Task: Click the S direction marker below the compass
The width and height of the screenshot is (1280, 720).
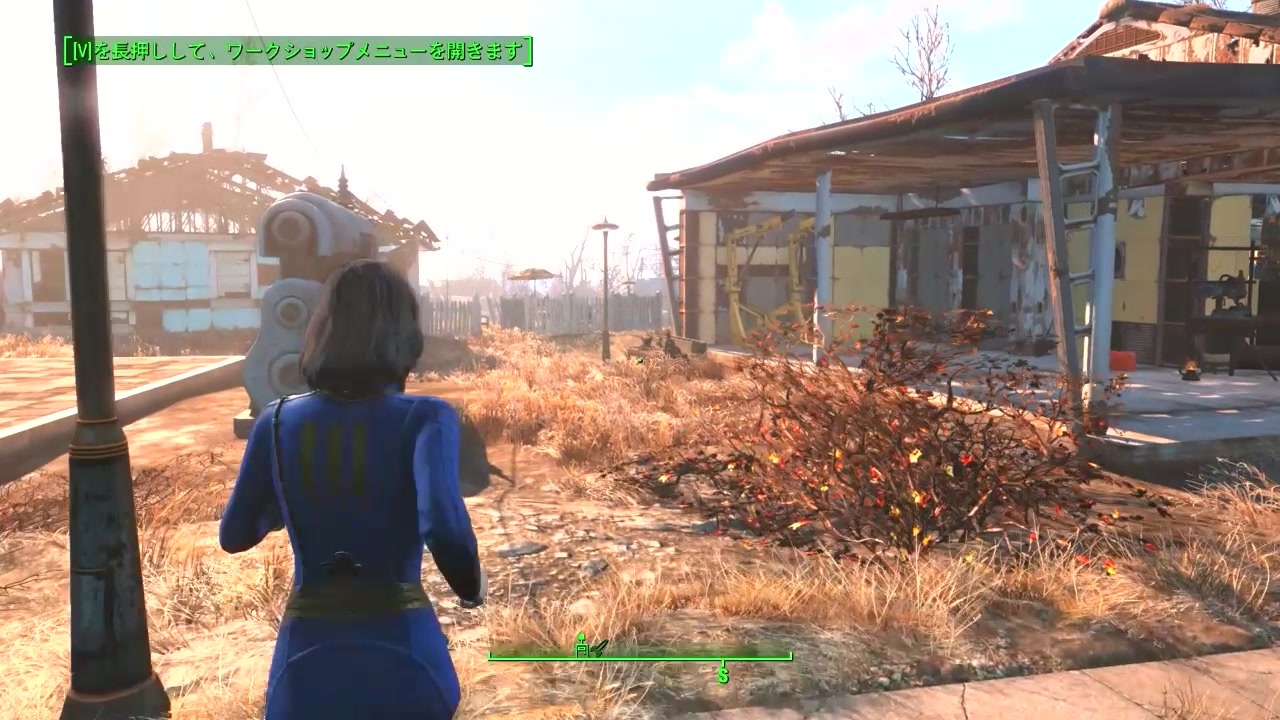Action: (722, 673)
